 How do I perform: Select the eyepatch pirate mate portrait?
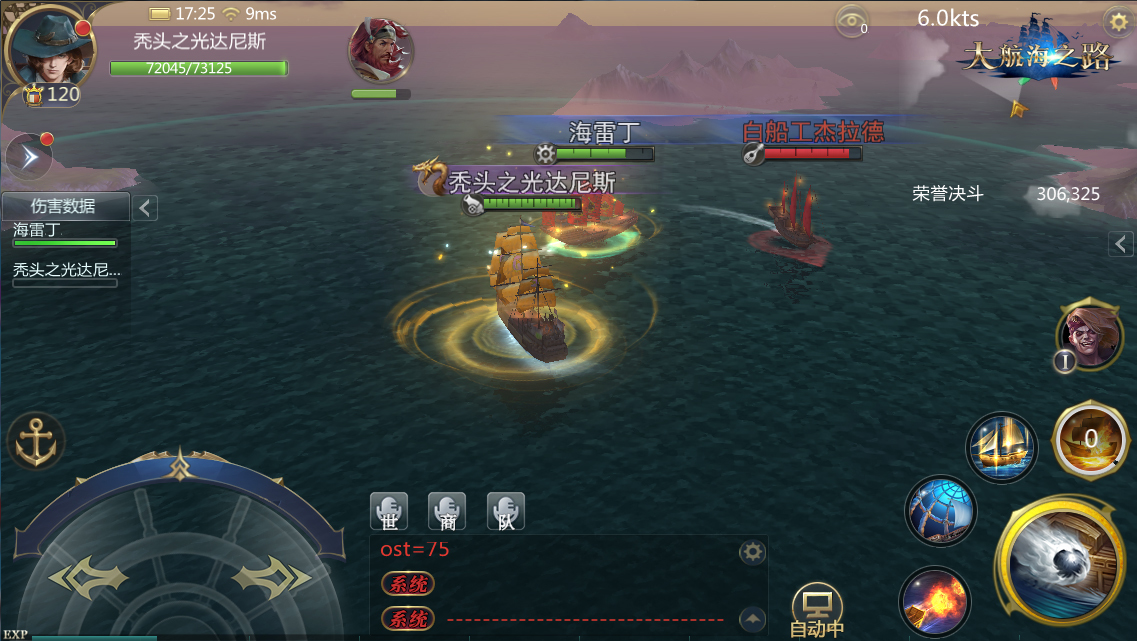[x=1089, y=335]
